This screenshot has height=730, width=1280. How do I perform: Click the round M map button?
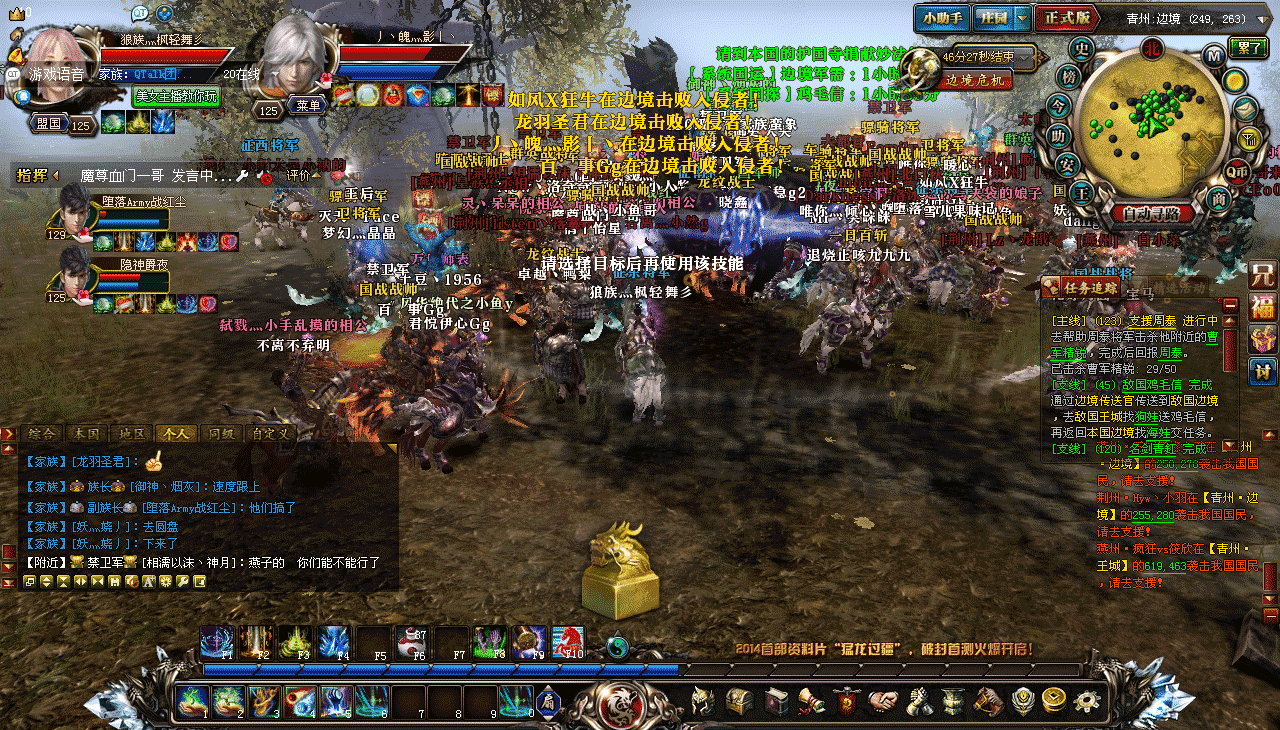1213,56
